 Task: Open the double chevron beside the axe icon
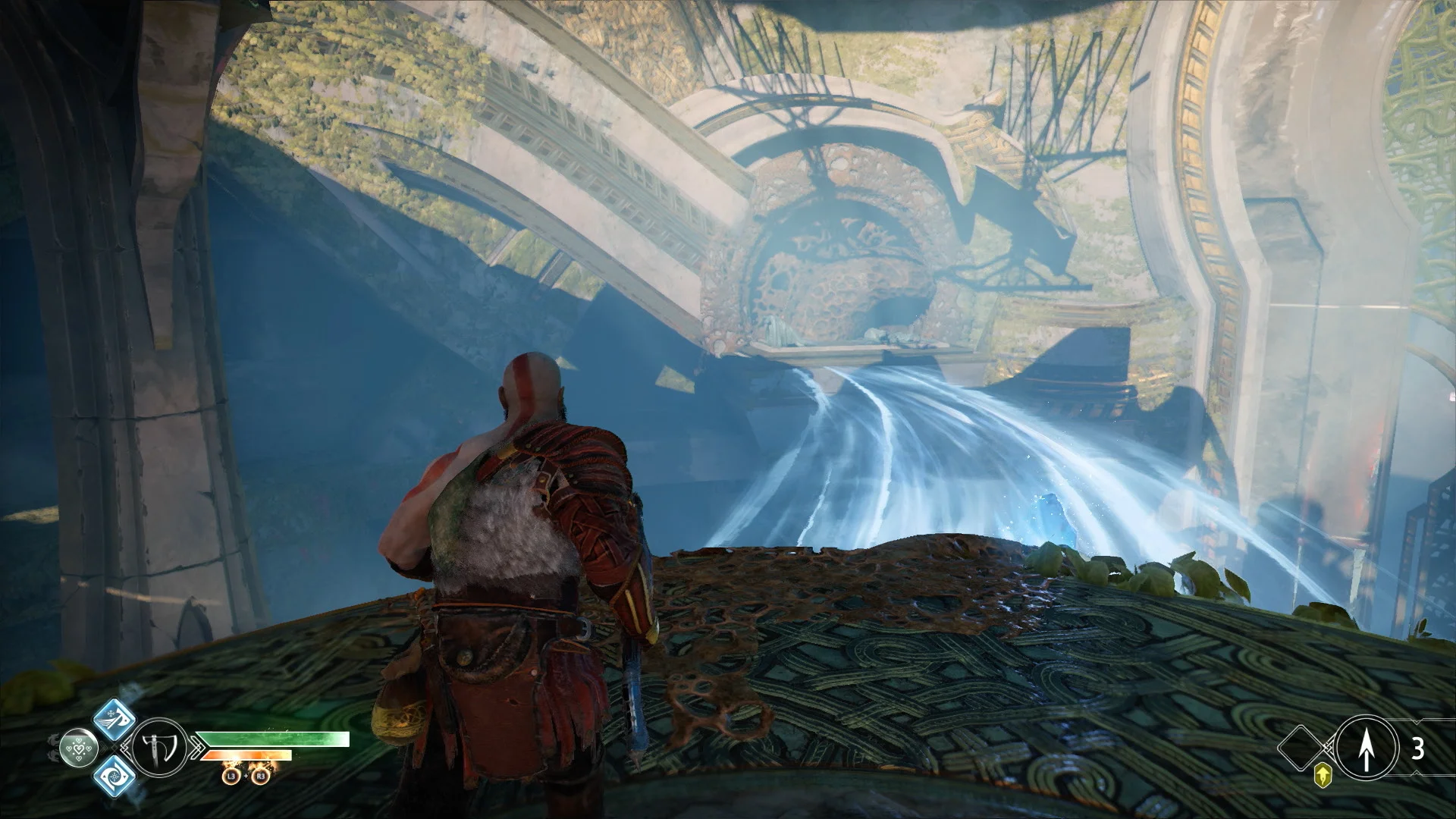[x=124, y=747]
